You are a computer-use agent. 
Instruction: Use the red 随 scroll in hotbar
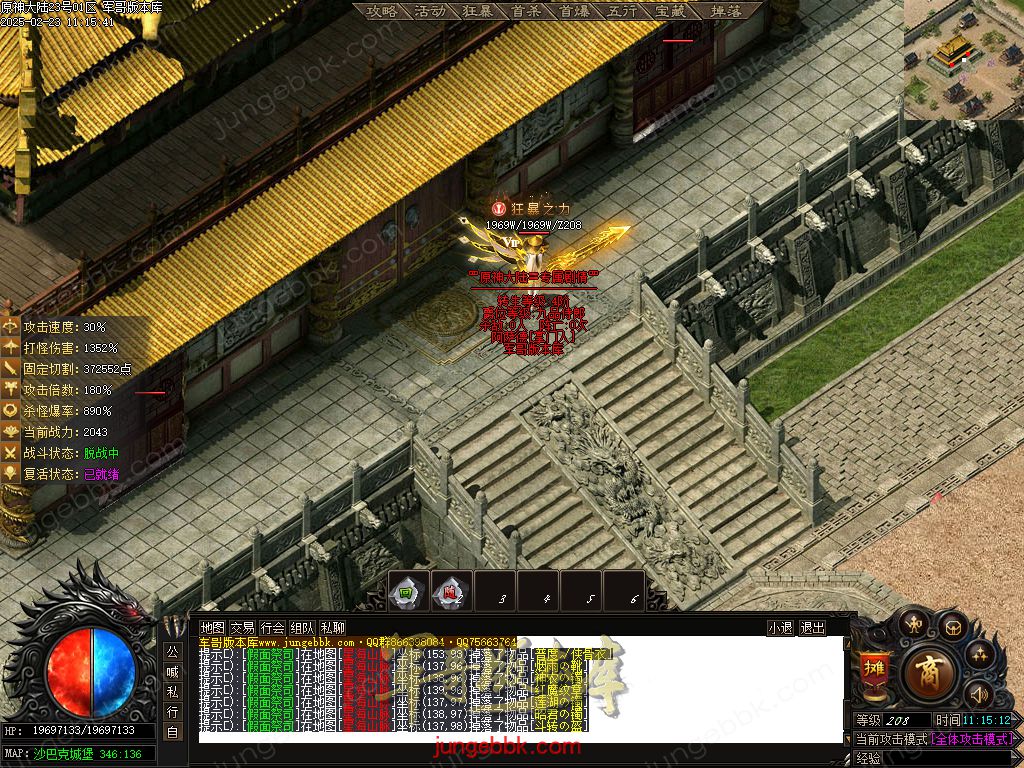tap(451, 592)
